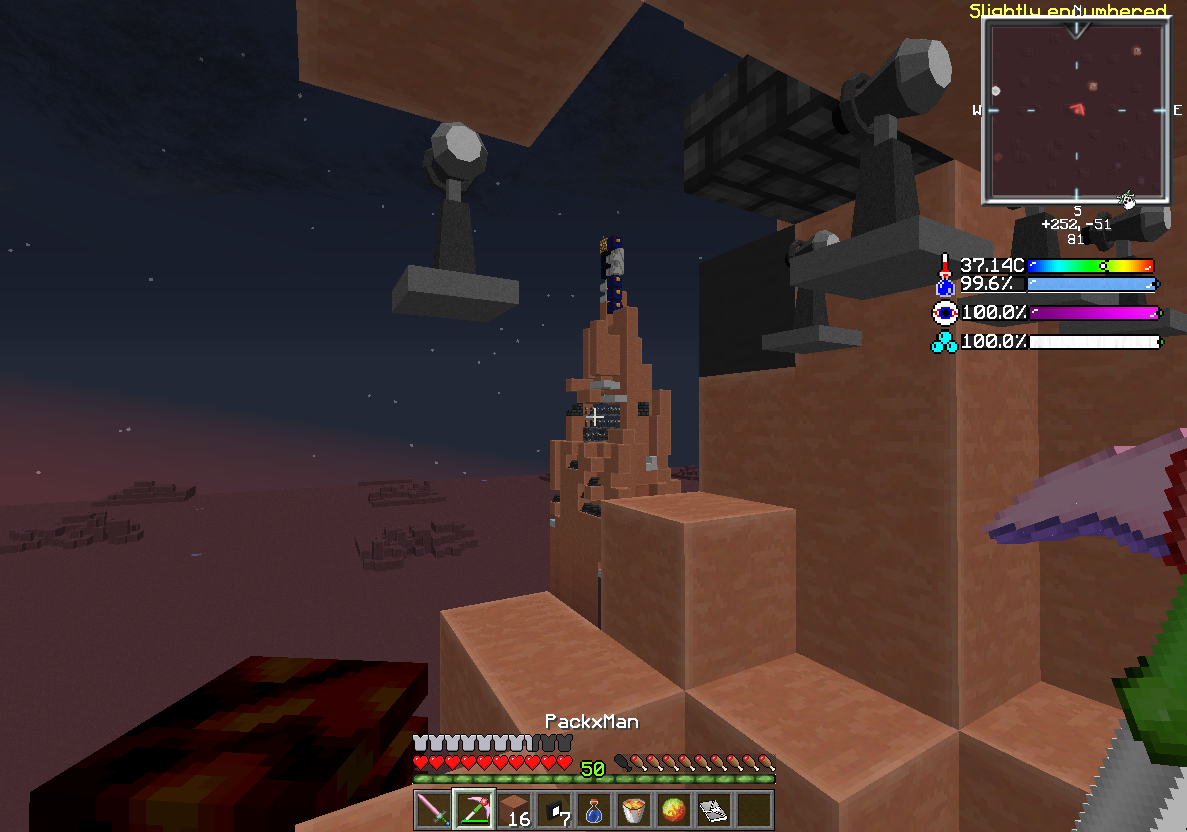Select the pink pickaxe hotbar slot

tap(473, 809)
